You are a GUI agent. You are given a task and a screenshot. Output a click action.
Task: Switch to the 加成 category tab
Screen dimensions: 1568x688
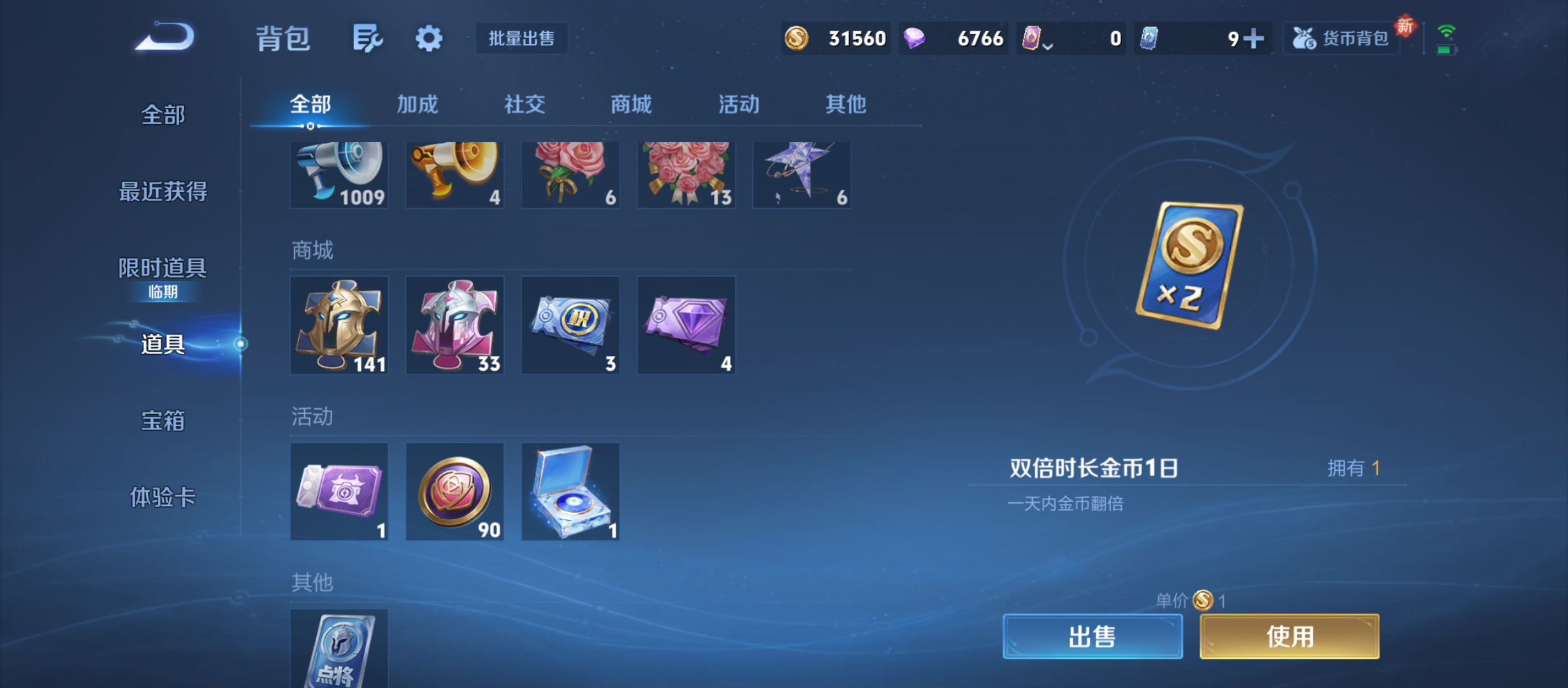(419, 104)
